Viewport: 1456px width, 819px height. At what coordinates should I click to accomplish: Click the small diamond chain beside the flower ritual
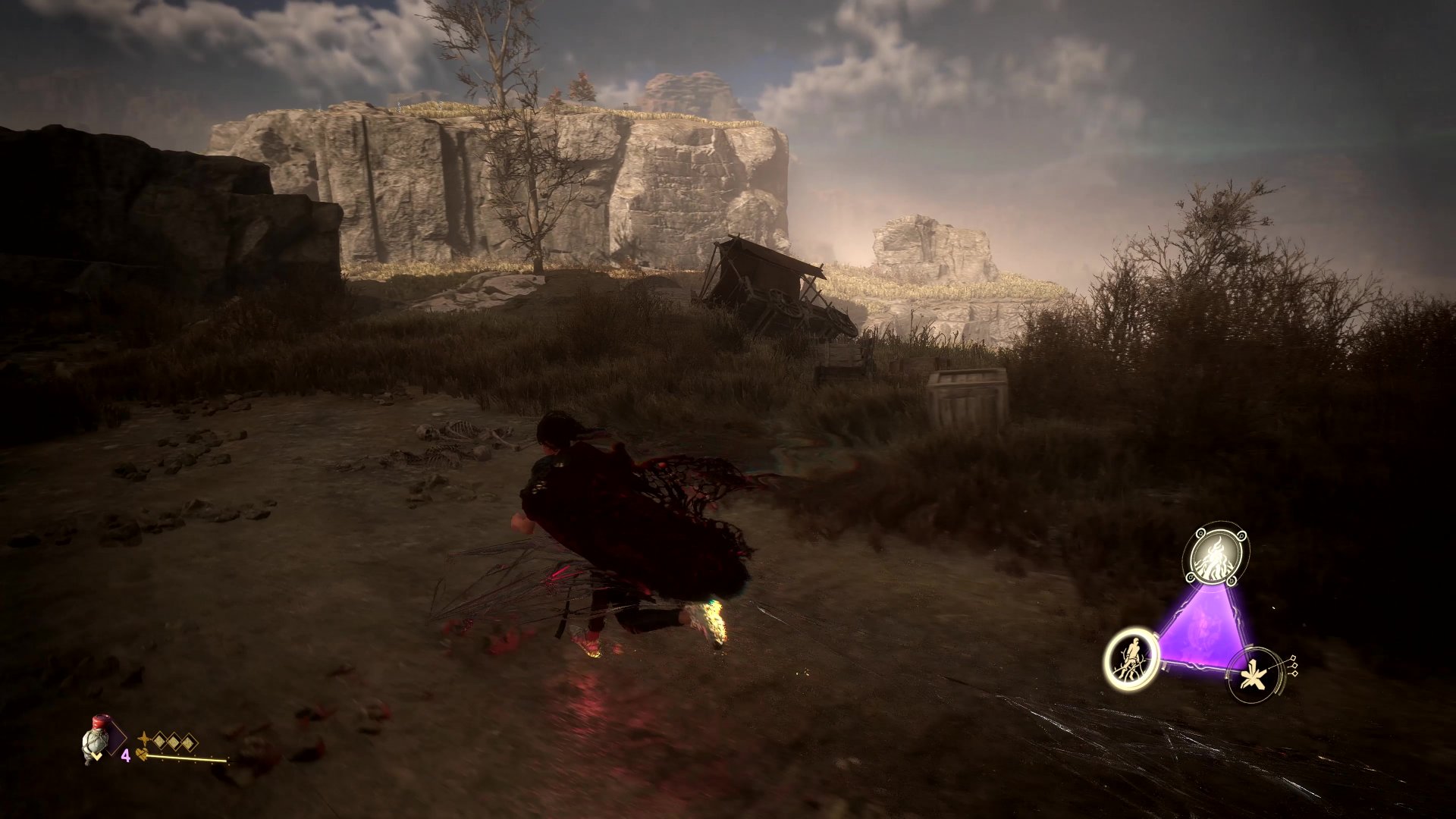click(1294, 666)
